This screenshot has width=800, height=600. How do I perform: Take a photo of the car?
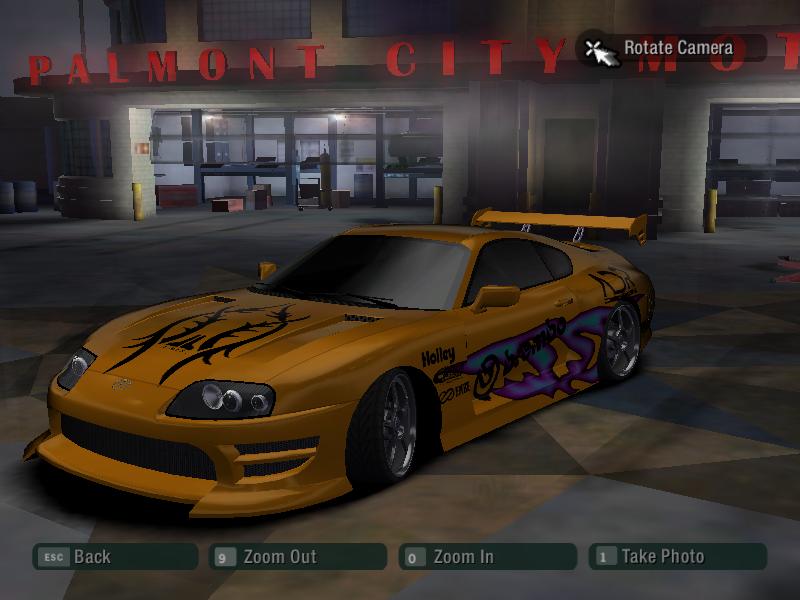(x=679, y=557)
